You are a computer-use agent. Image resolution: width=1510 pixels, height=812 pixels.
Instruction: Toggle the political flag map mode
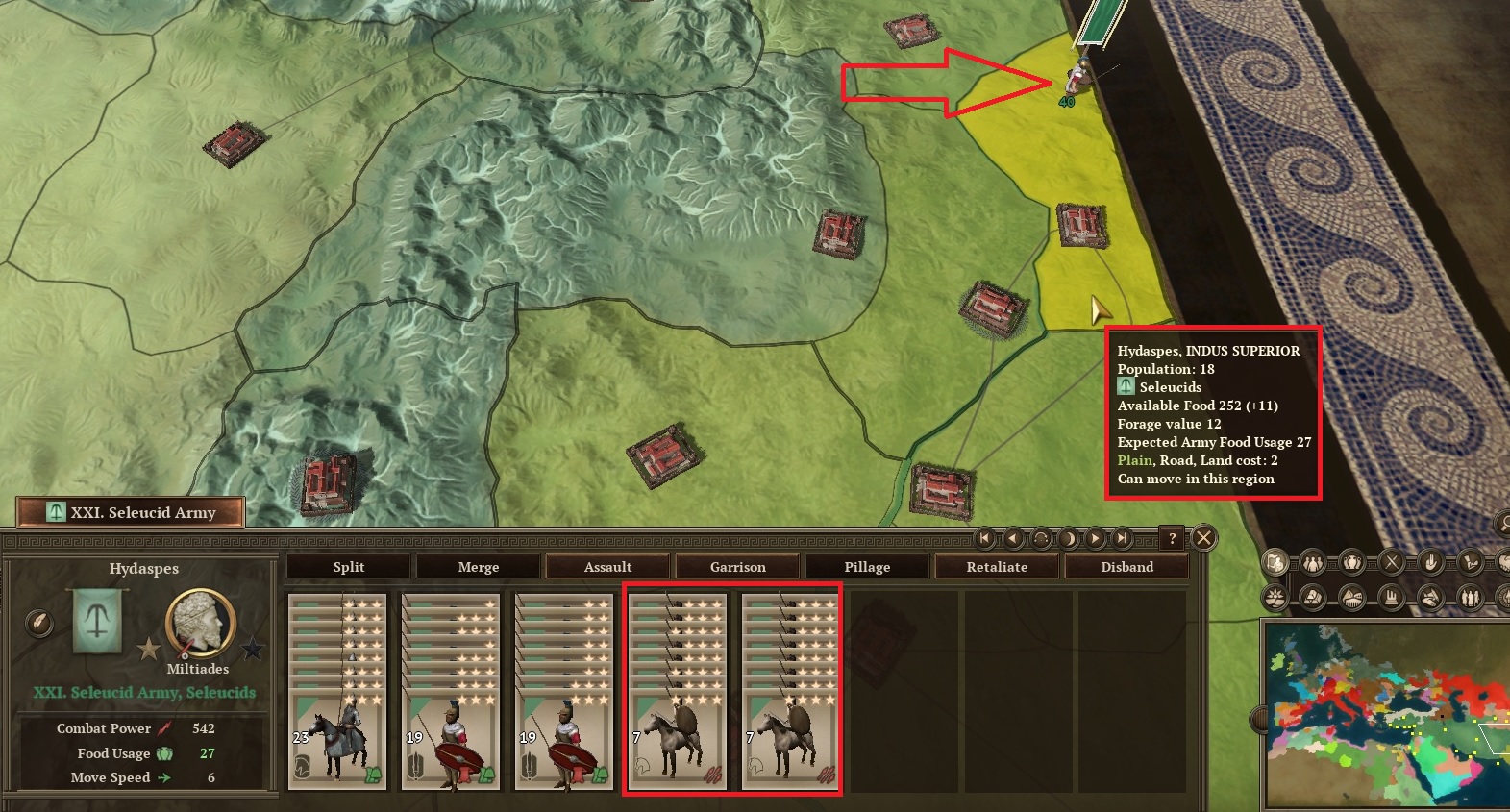[x=1275, y=559]
